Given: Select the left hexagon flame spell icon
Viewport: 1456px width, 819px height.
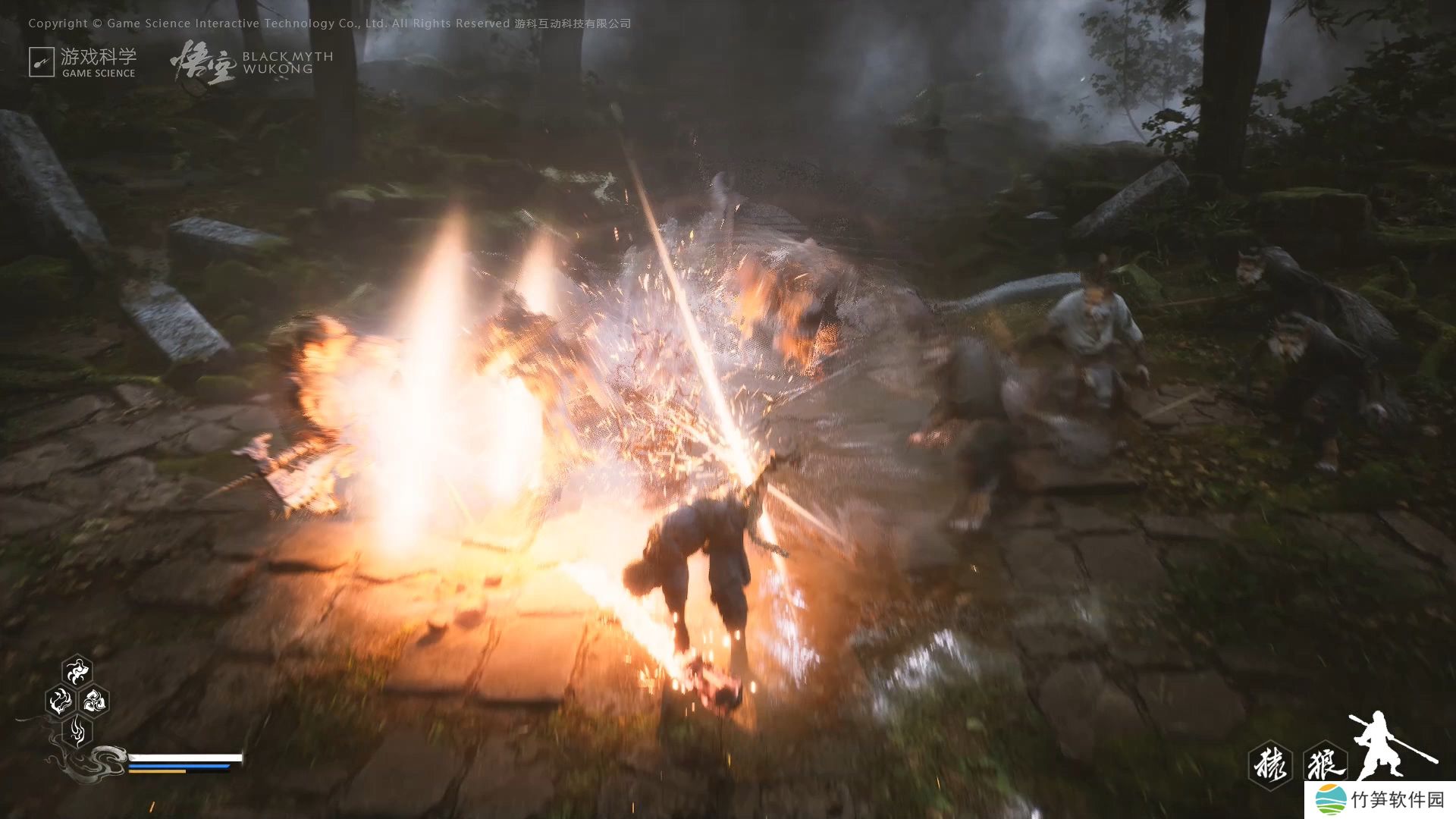Looking at the screenshot, I should pyautogui.click(x=59, y=701).
